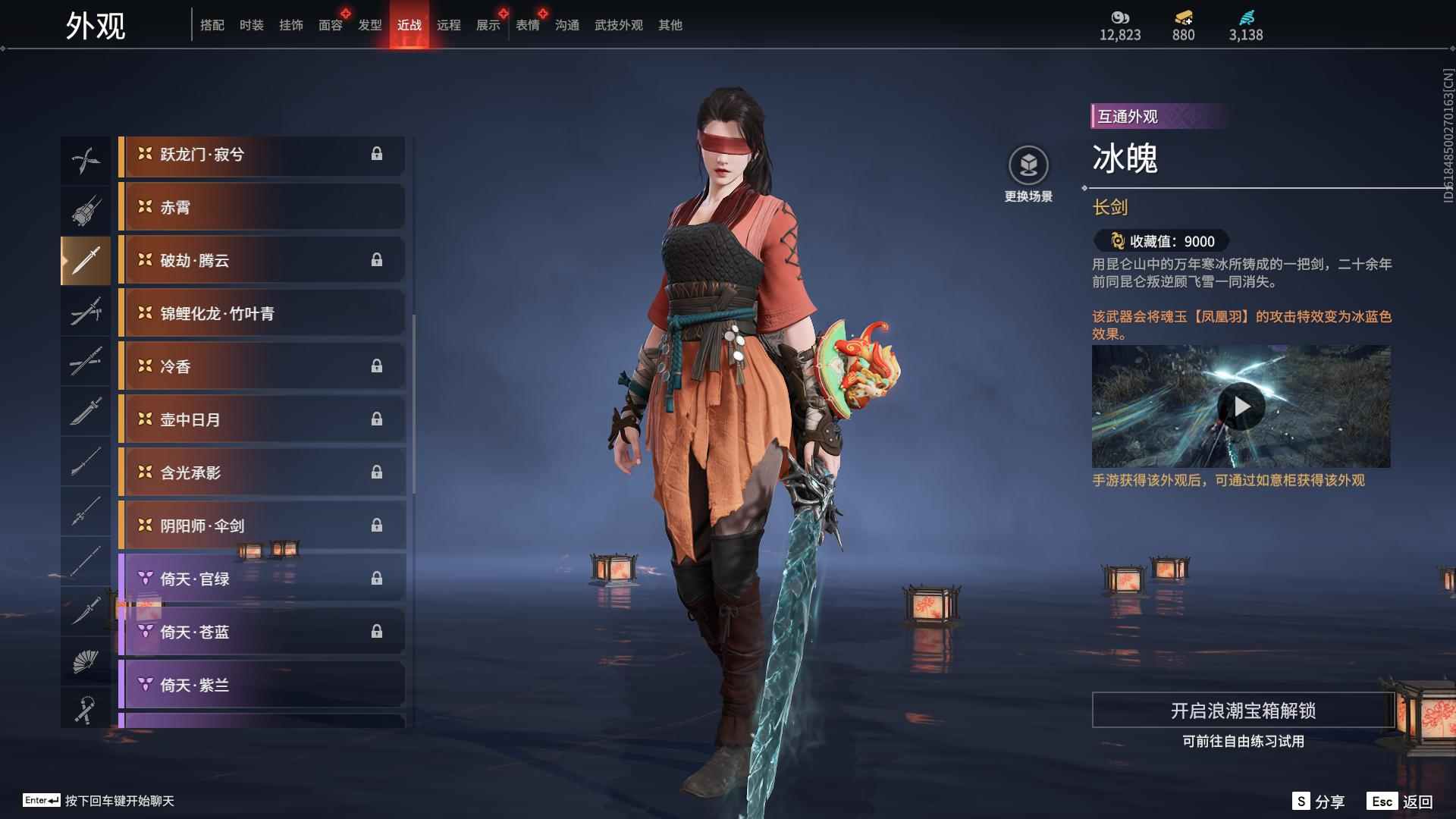
Task: Select the 赤霄 weapon skin
Action: [x=262, y=207]
